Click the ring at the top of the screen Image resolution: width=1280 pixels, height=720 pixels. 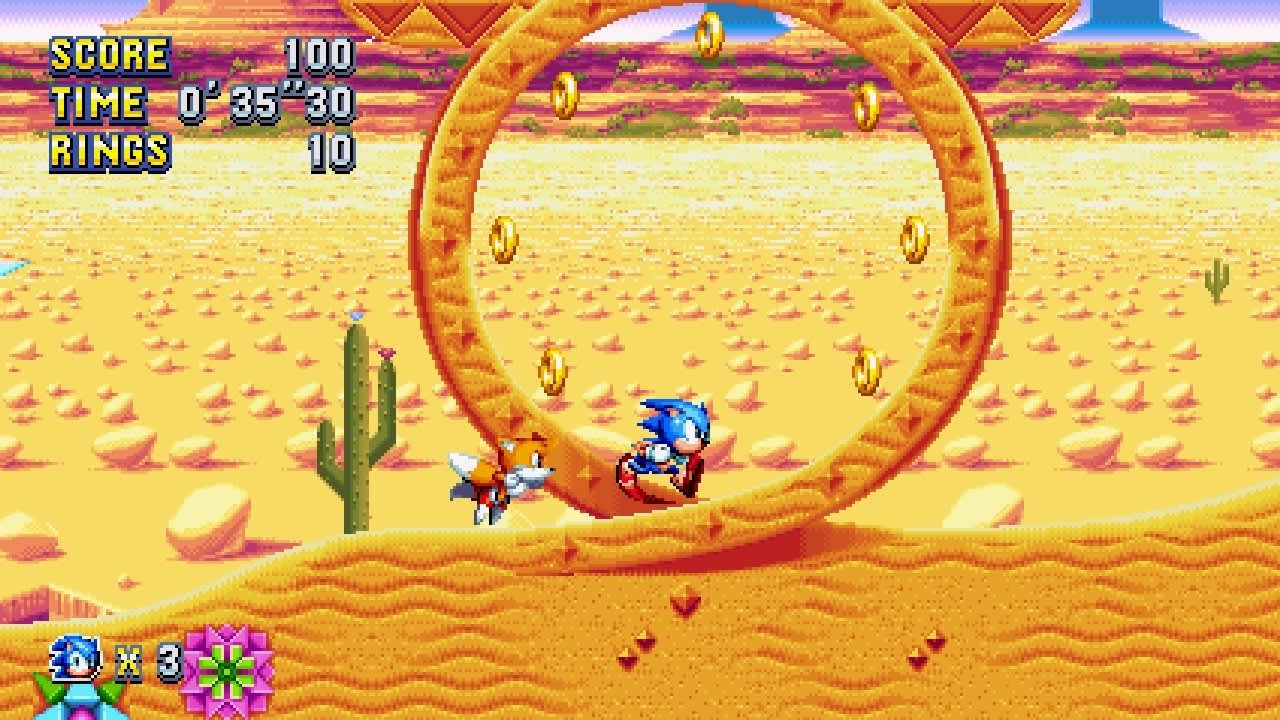pos(708,35)
